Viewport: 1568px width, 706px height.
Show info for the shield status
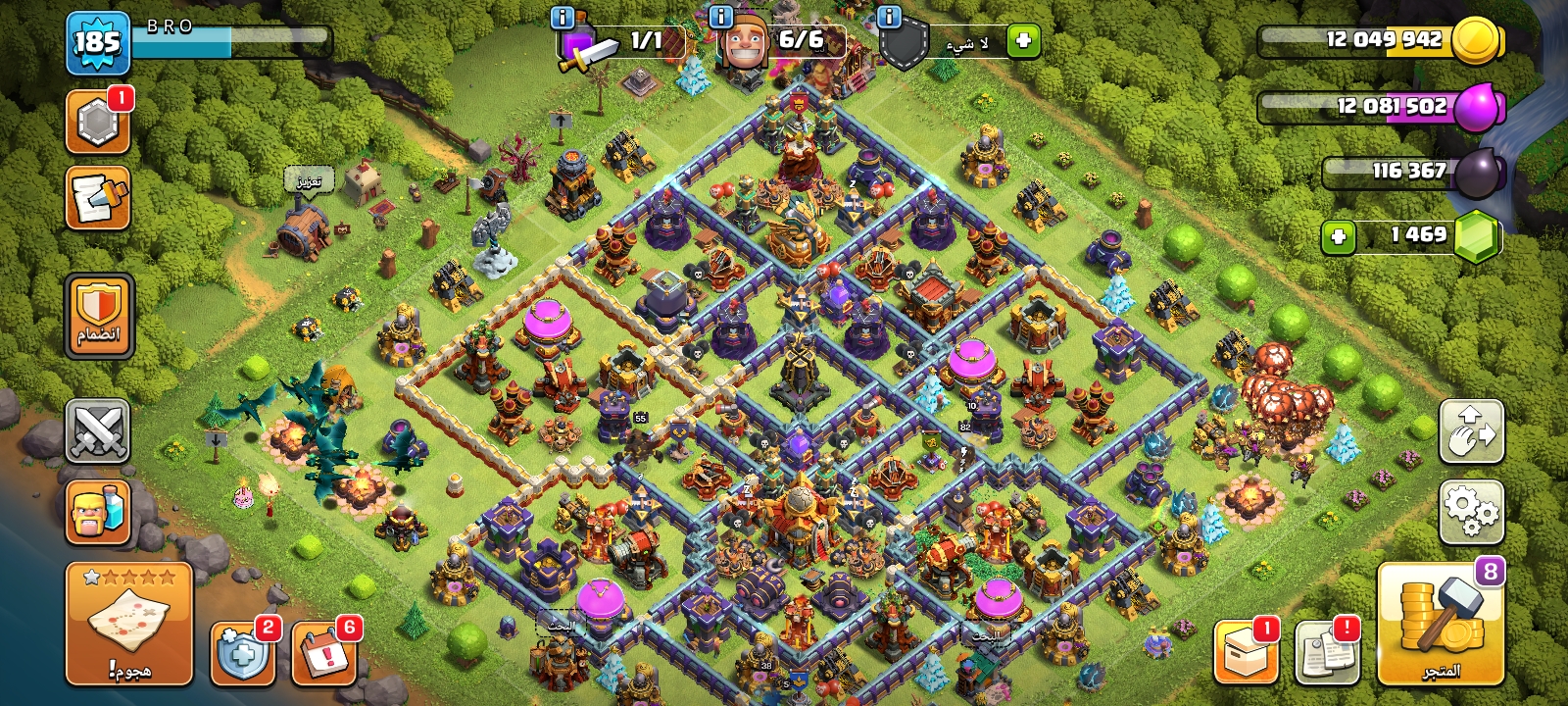889,17
